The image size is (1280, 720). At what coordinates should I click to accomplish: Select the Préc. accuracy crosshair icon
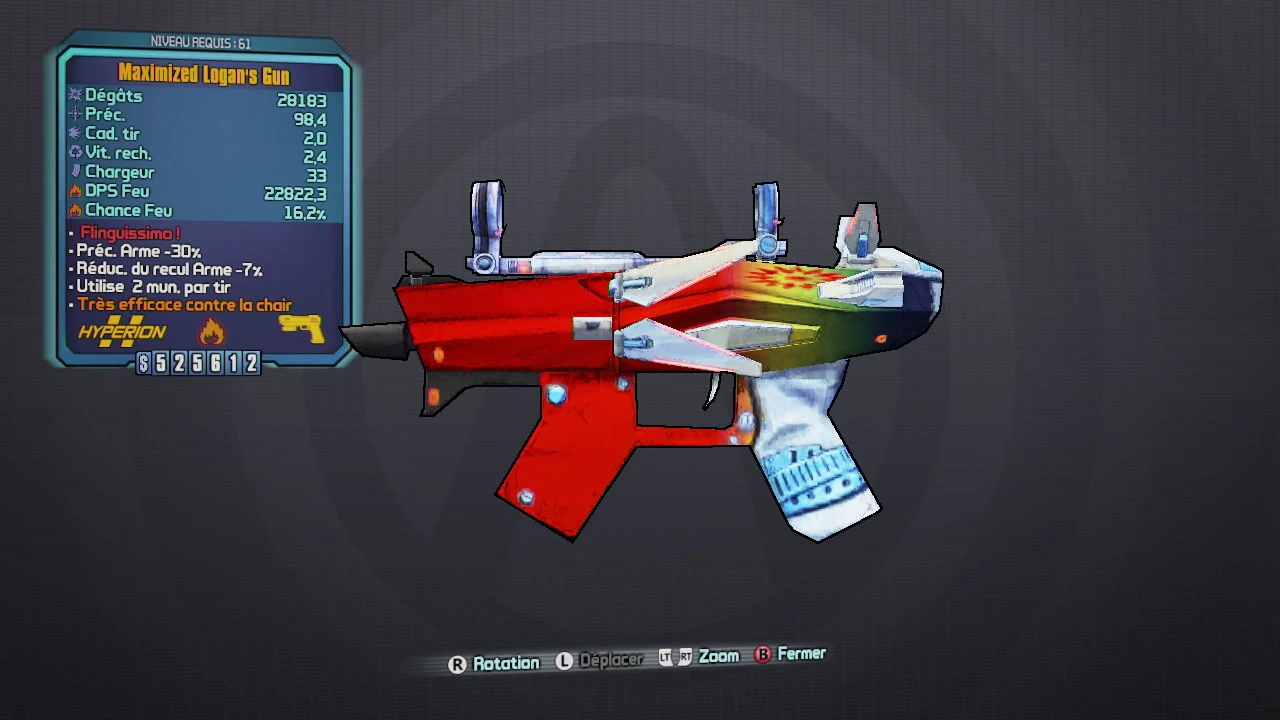click(75, 114)
